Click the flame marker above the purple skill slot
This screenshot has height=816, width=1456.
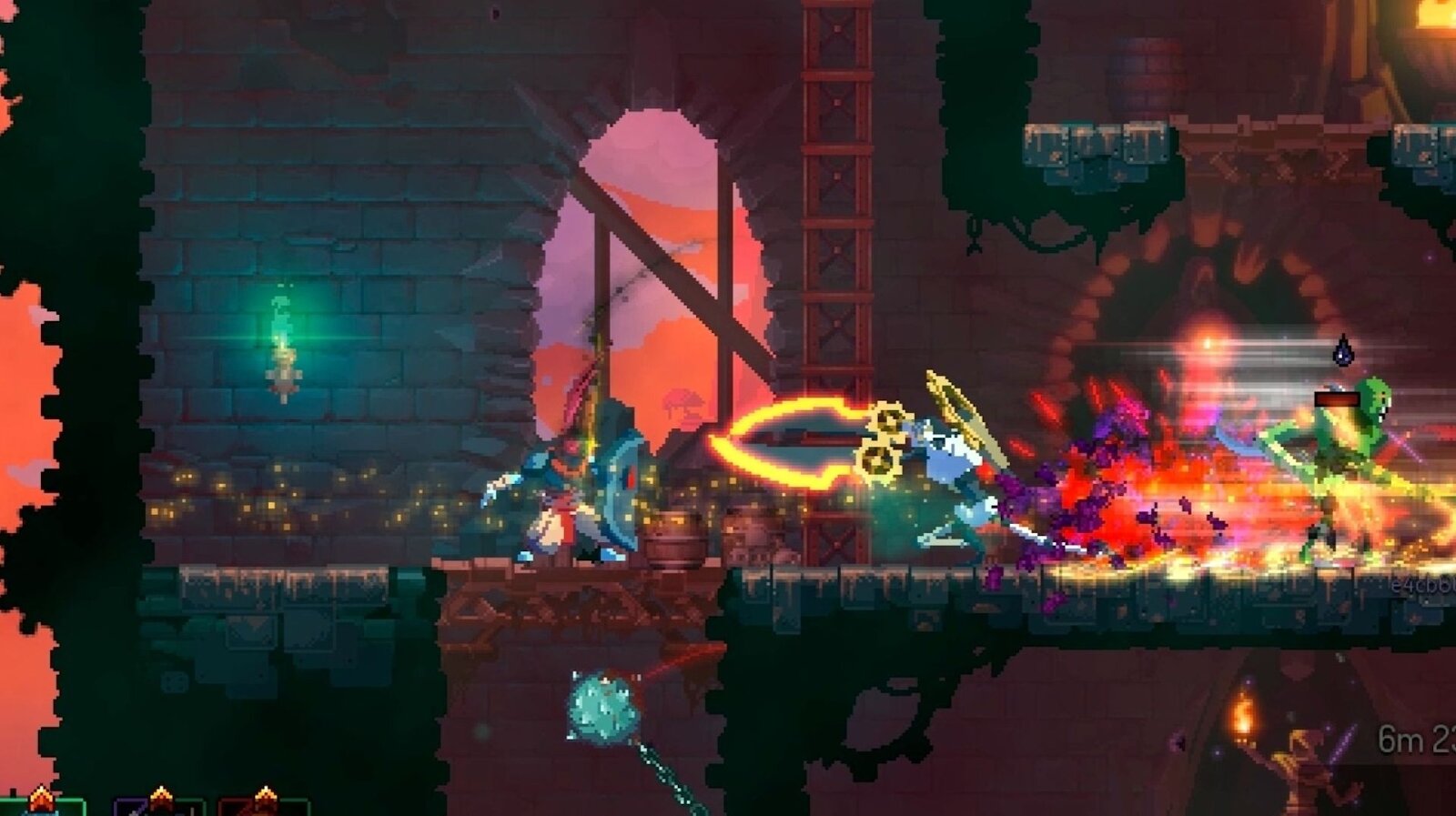coord(162,791)
